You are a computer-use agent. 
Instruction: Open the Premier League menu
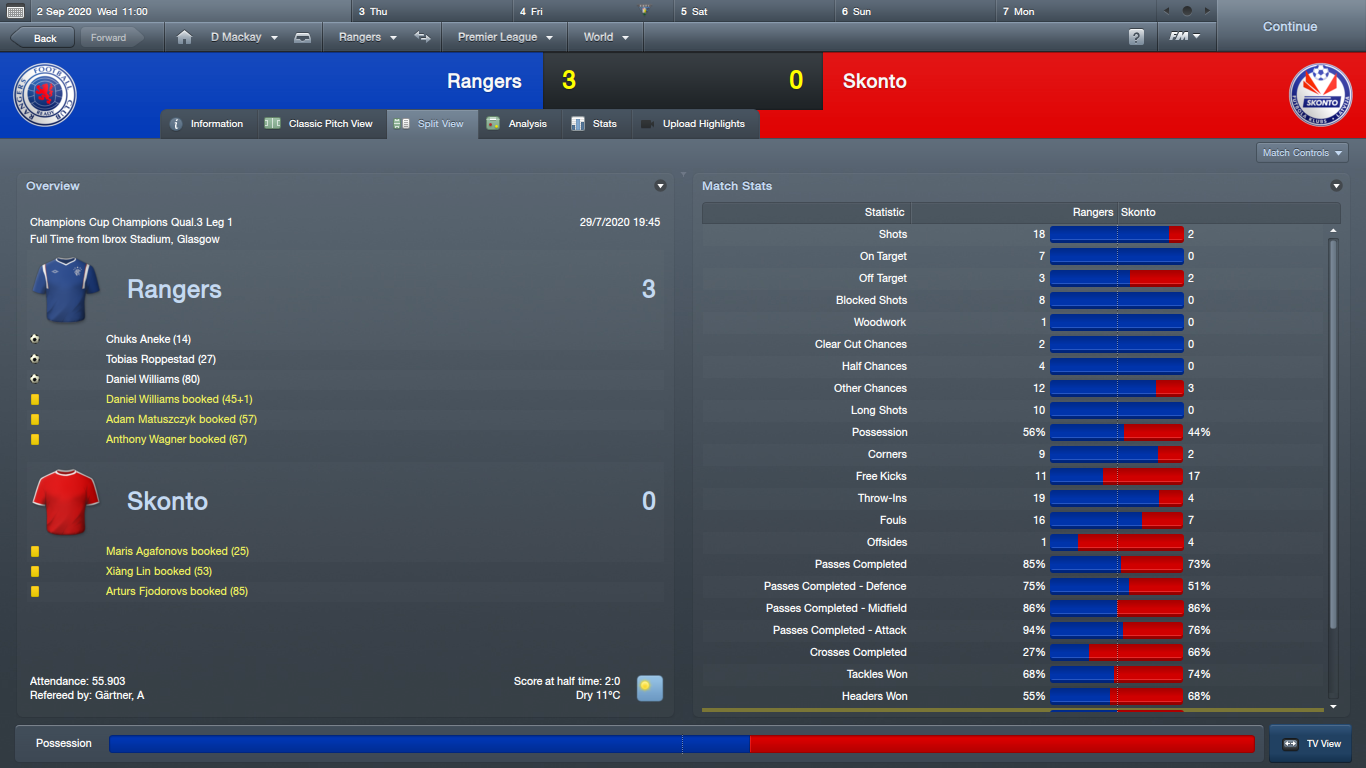pos(505,37)
